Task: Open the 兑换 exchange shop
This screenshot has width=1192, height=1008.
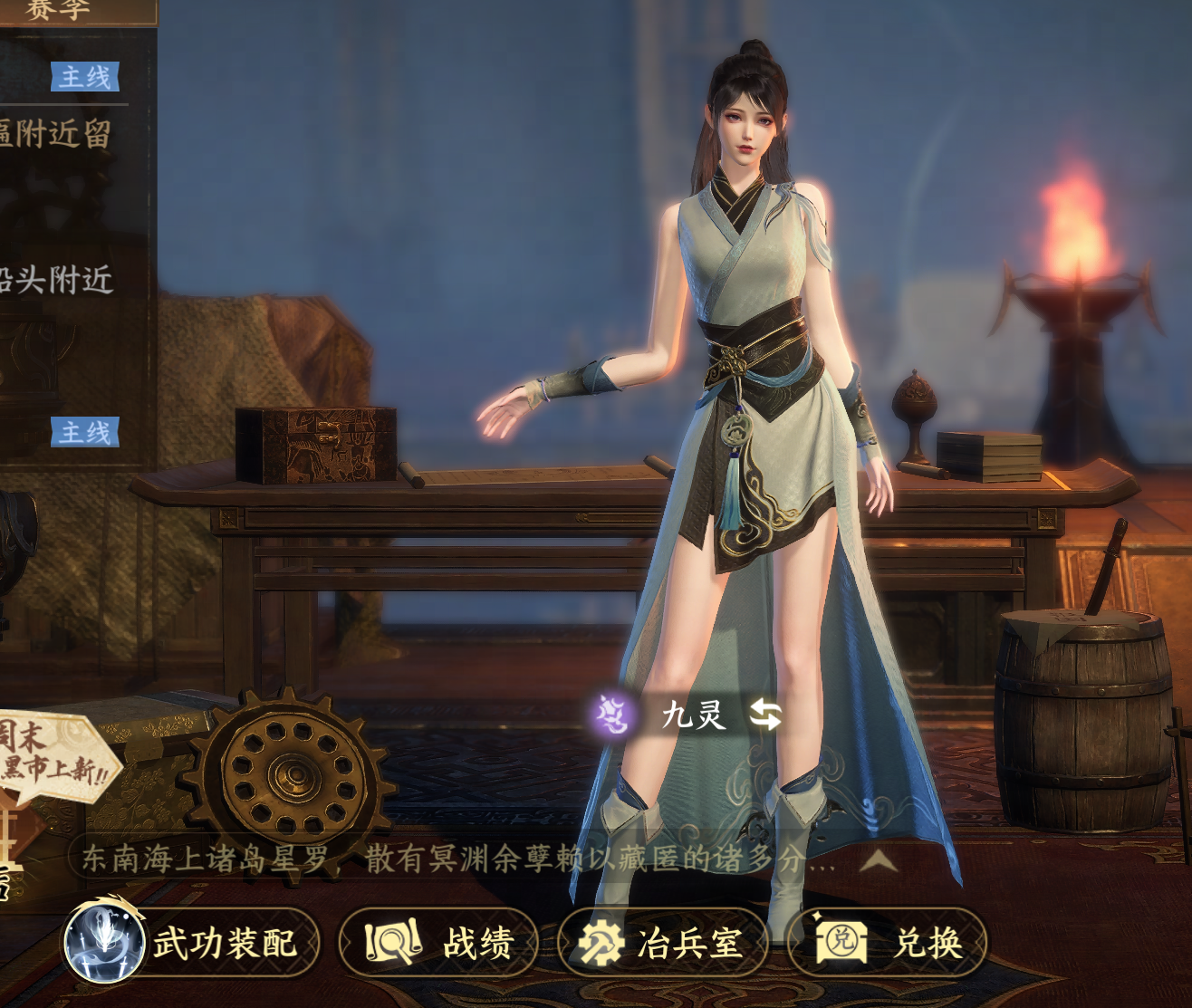Action: pyautogui.click(x=887, y=943)
